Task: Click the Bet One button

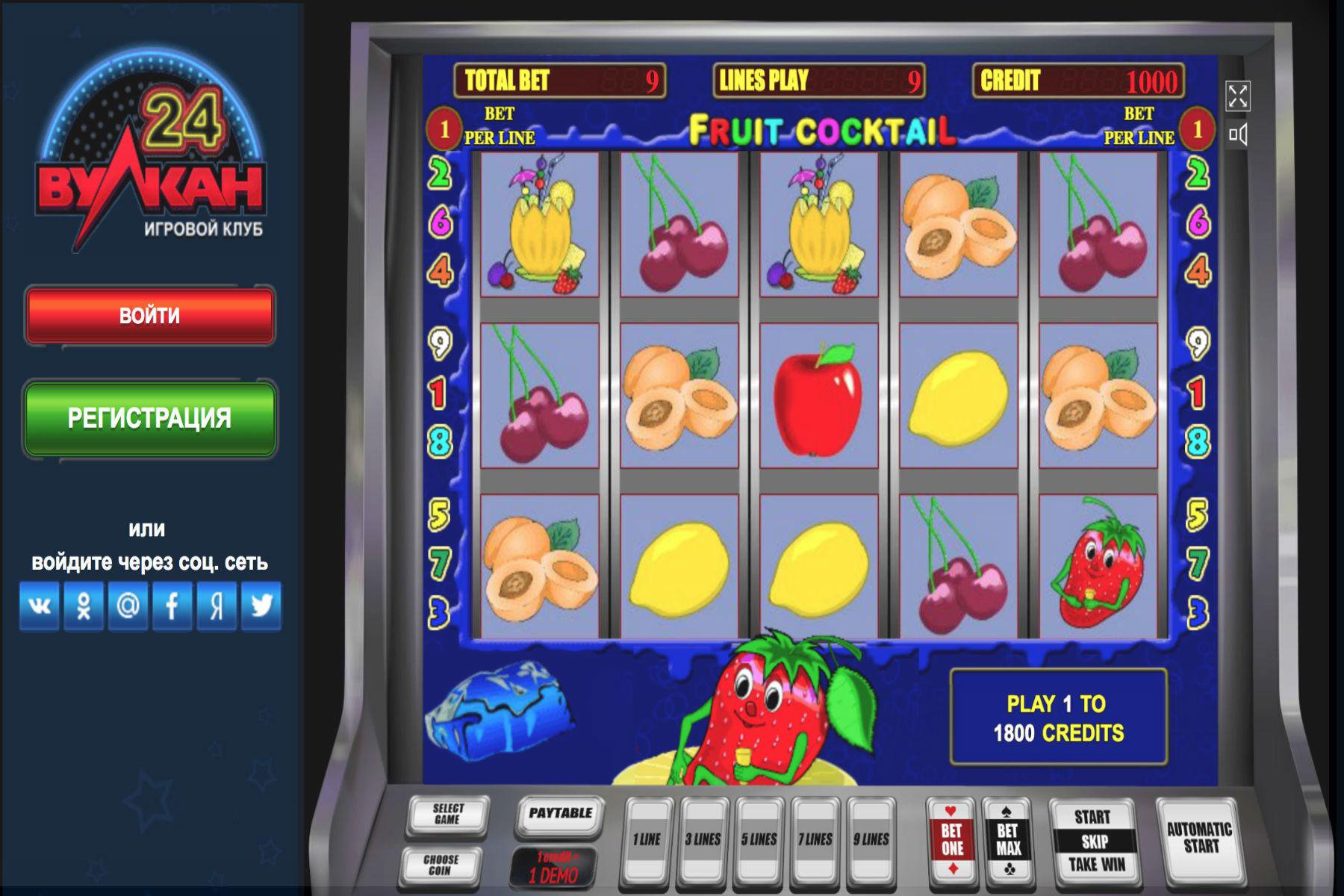Action: (952, 840)
